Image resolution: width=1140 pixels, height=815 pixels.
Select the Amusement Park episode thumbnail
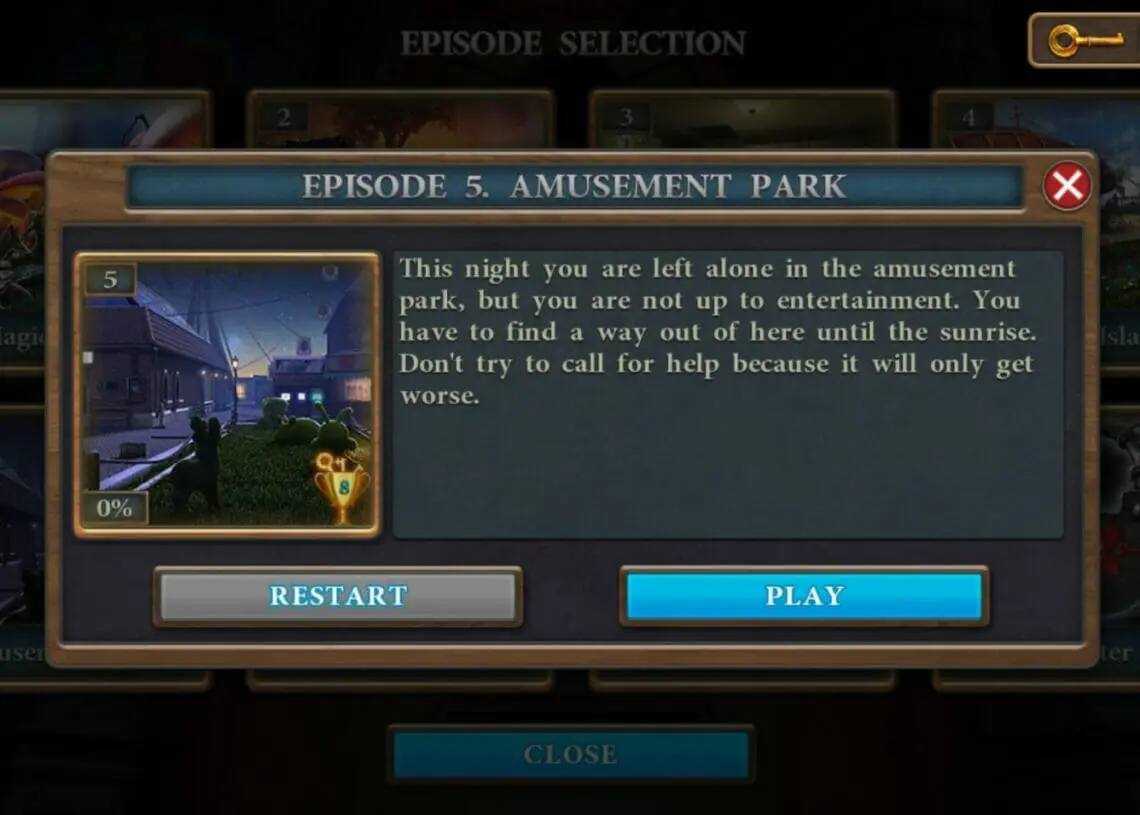(227, 394)
